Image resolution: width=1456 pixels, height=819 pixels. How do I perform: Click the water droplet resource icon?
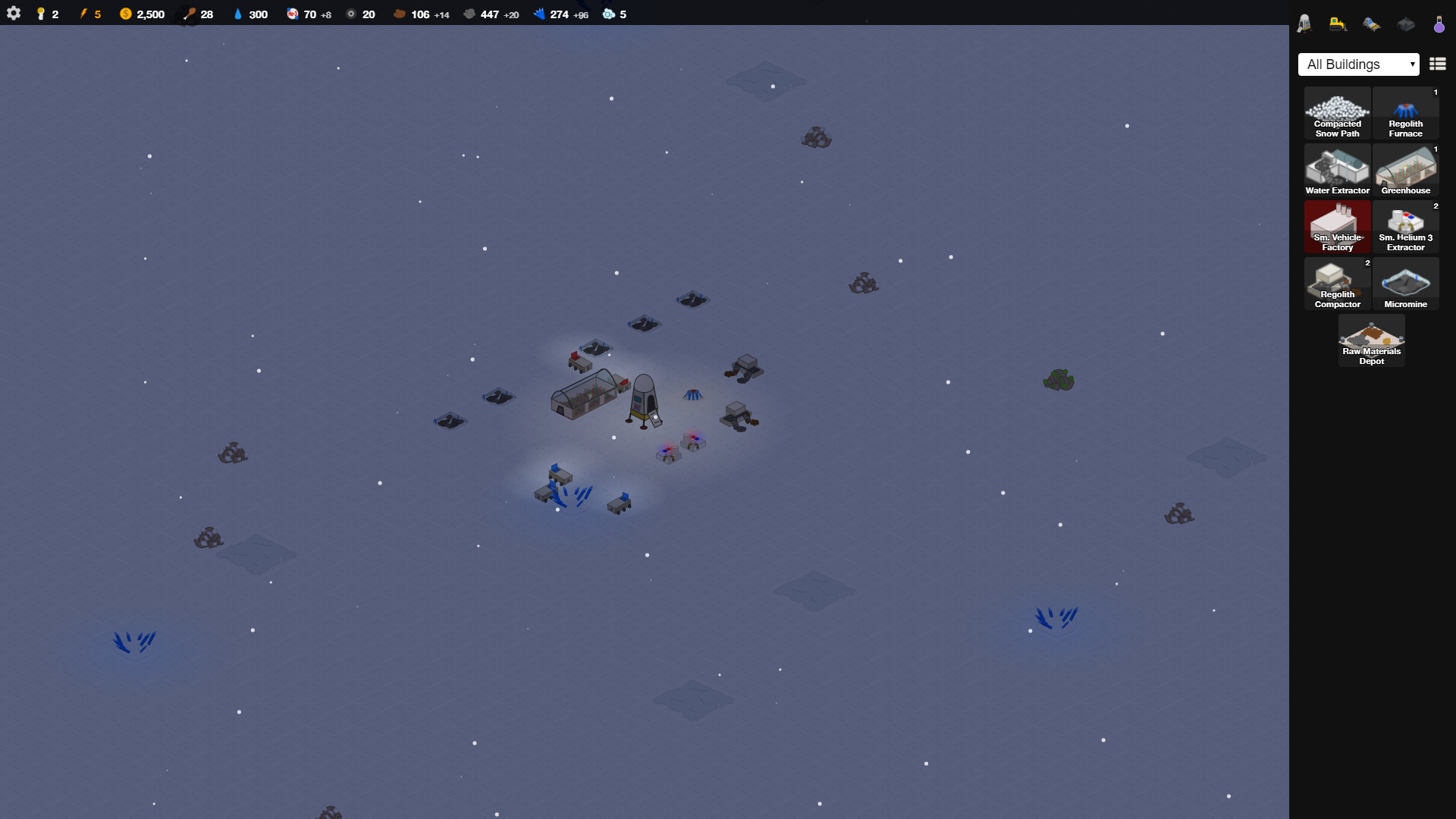pos(237,14)
